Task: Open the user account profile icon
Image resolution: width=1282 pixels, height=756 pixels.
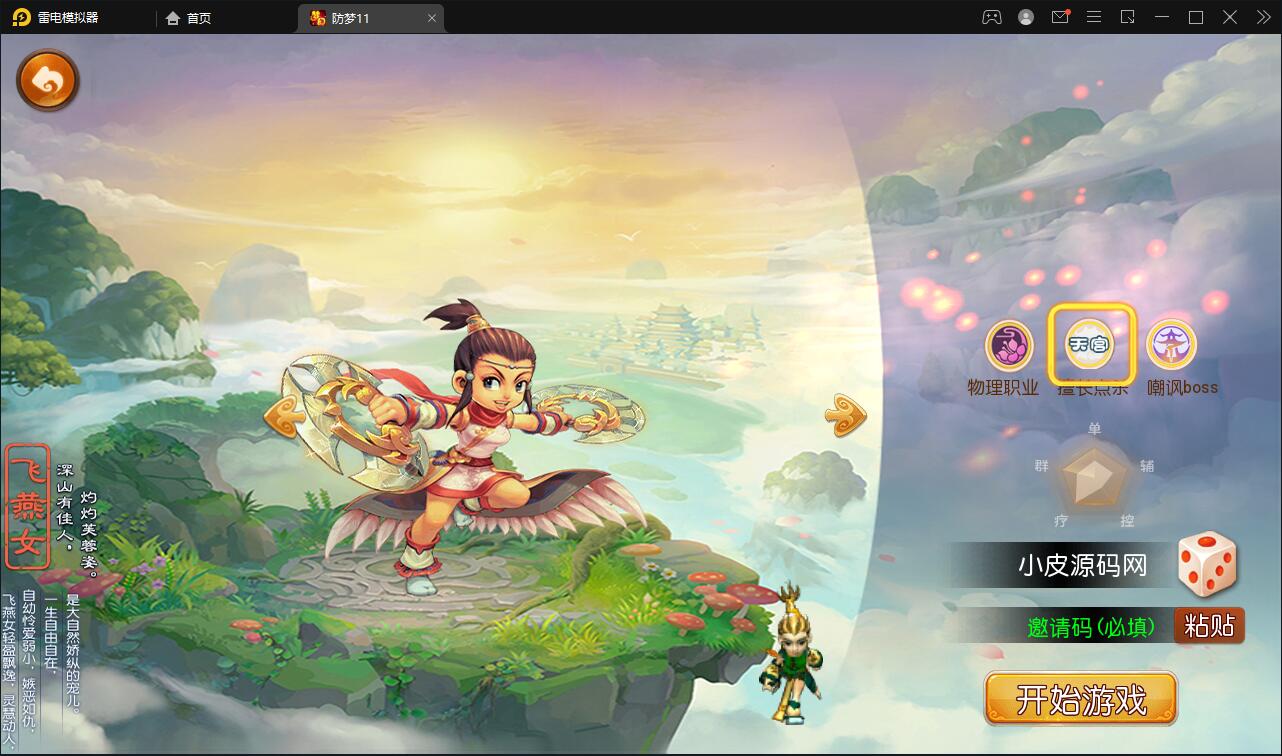Action: pyautogui.click(x=1025, y=17)
